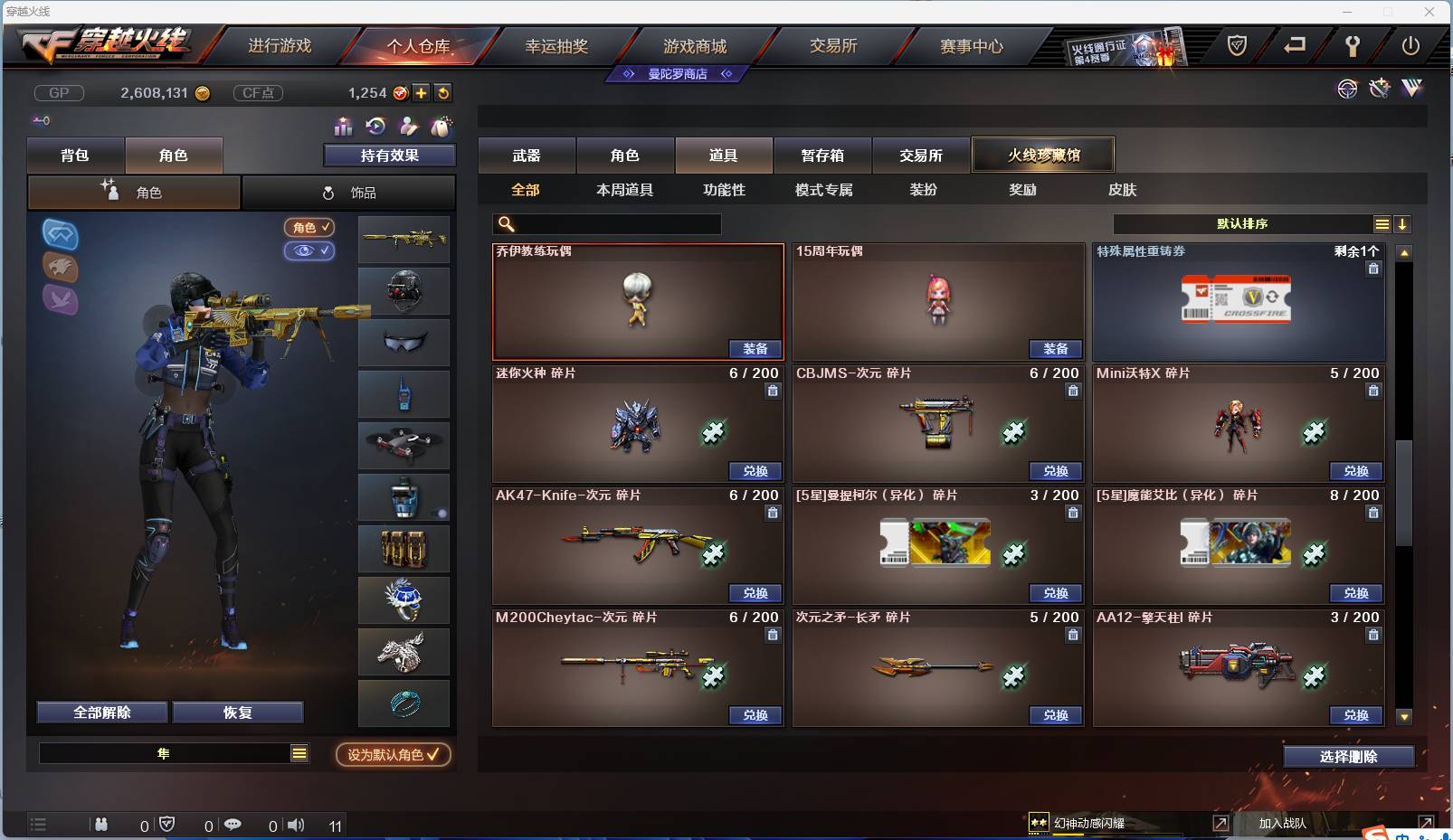
Task: Click the trash icon on 迷你火种 碎片
Action: 774,391
